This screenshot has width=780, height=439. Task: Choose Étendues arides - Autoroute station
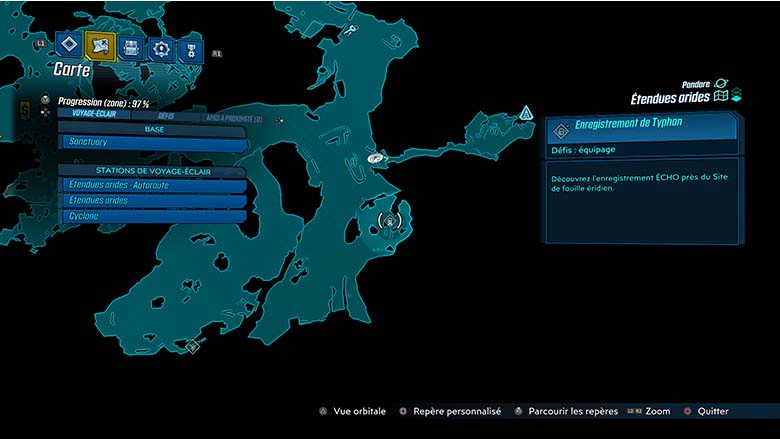click(x=152, y=185)
